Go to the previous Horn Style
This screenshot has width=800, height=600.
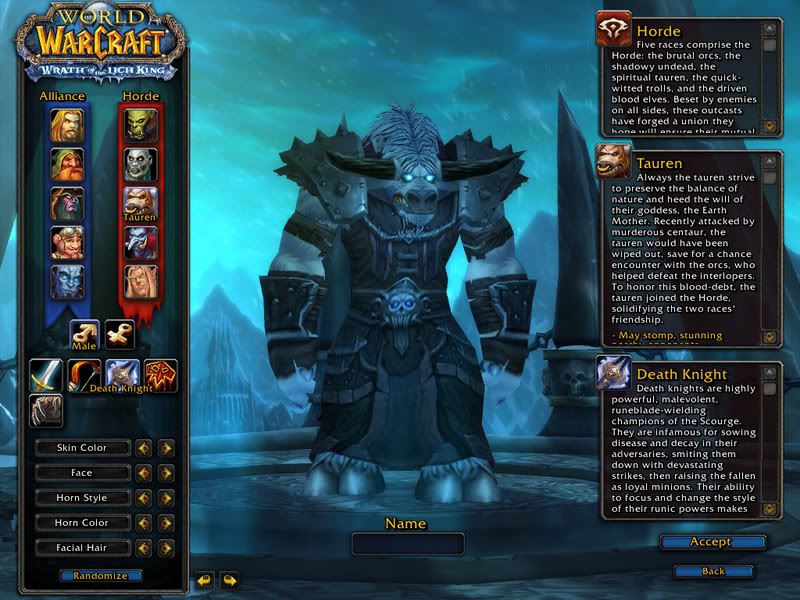coord(144,498)
